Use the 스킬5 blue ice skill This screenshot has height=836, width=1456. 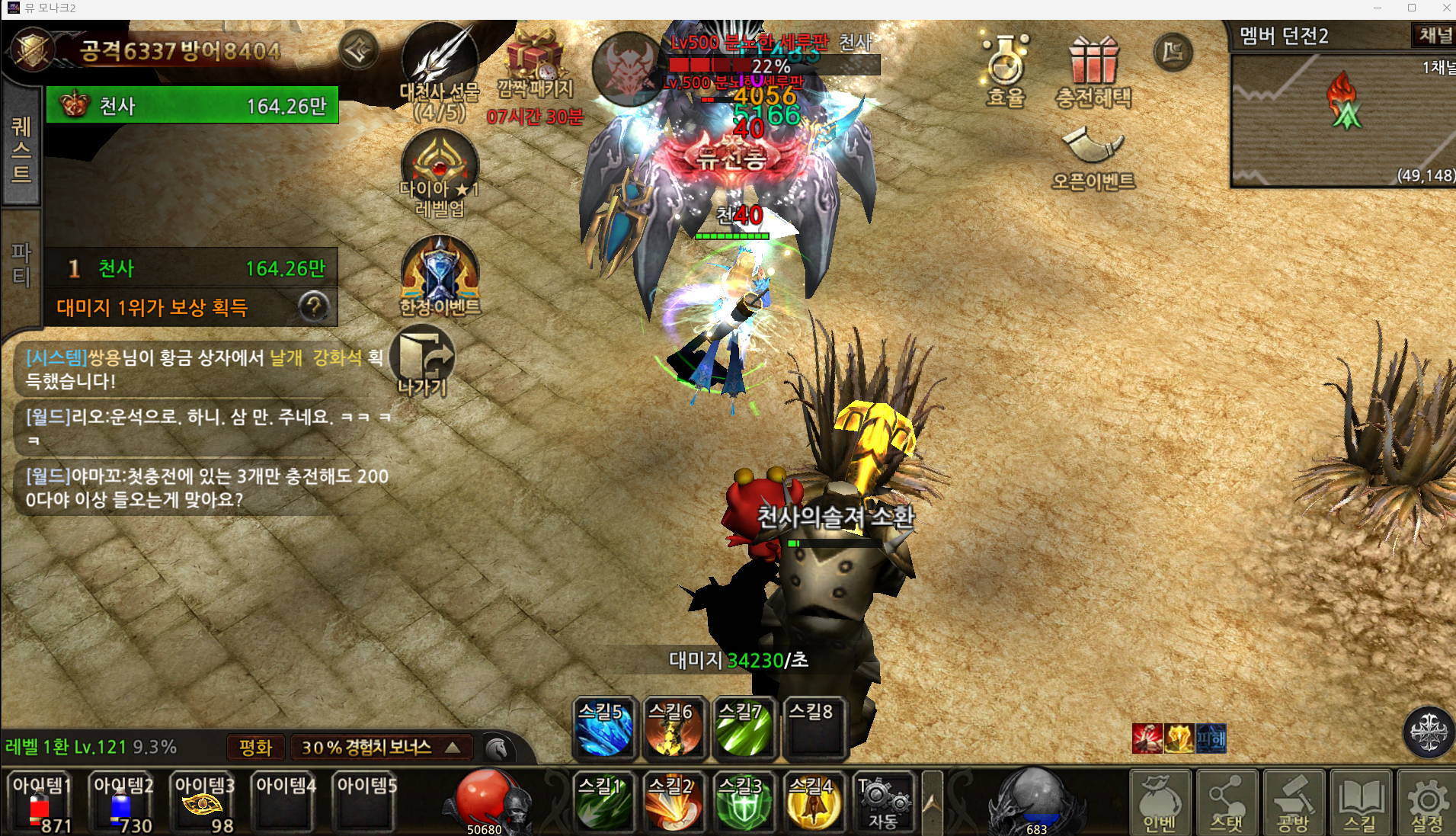(603, 729)
